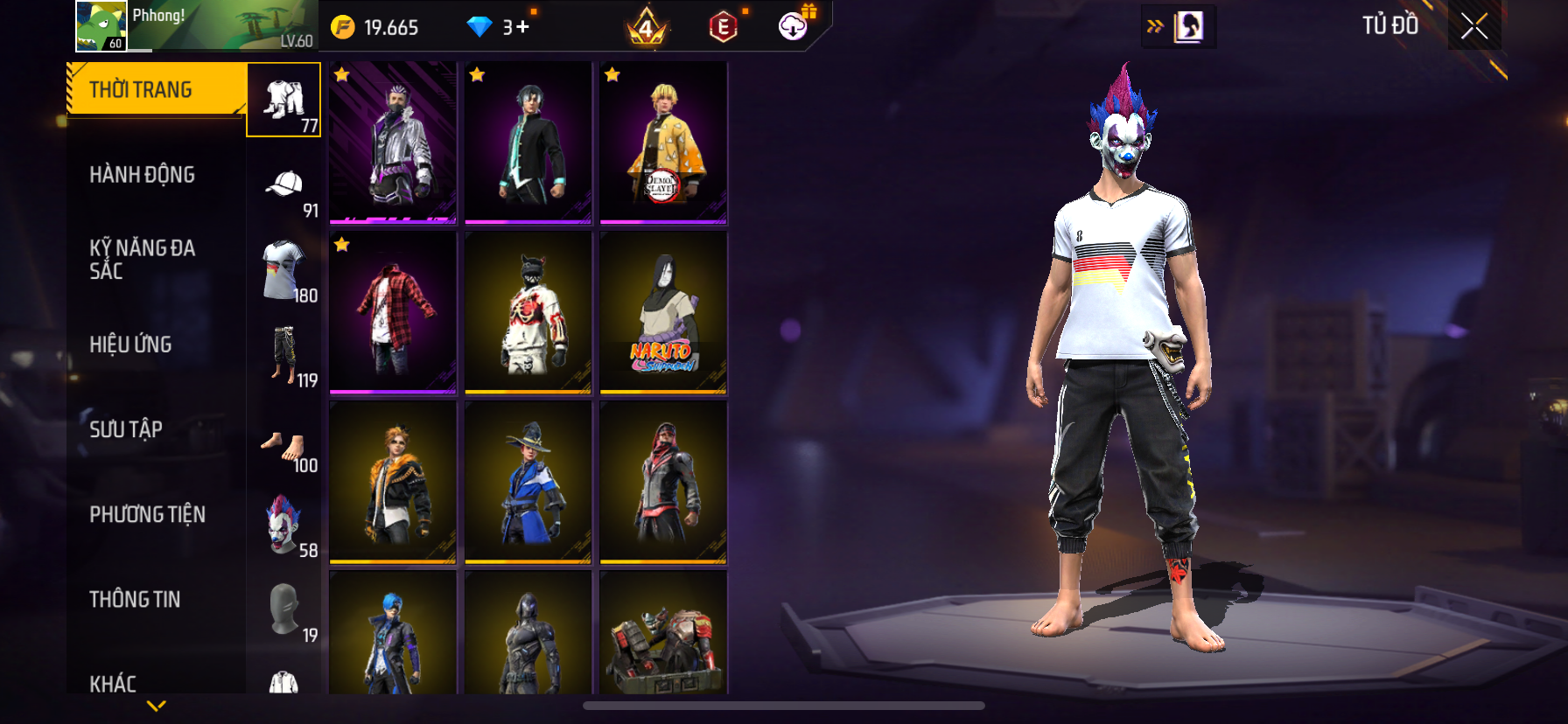Switch to the bare feet shoes subcategory
The width and height of the screenshot is (1568, 724).
(x=283, y=447)
